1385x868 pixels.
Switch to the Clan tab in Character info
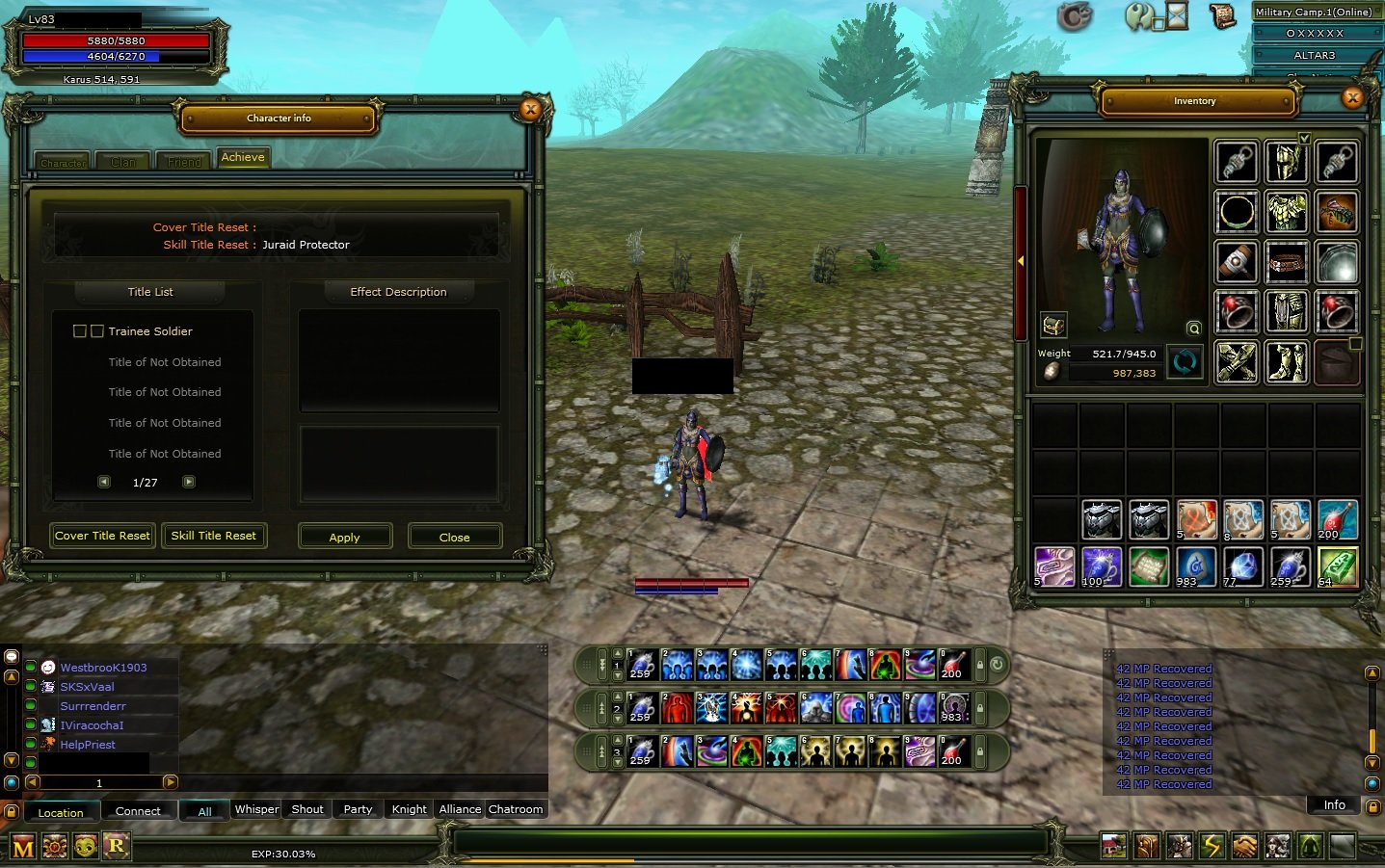(x=122, y=161)
